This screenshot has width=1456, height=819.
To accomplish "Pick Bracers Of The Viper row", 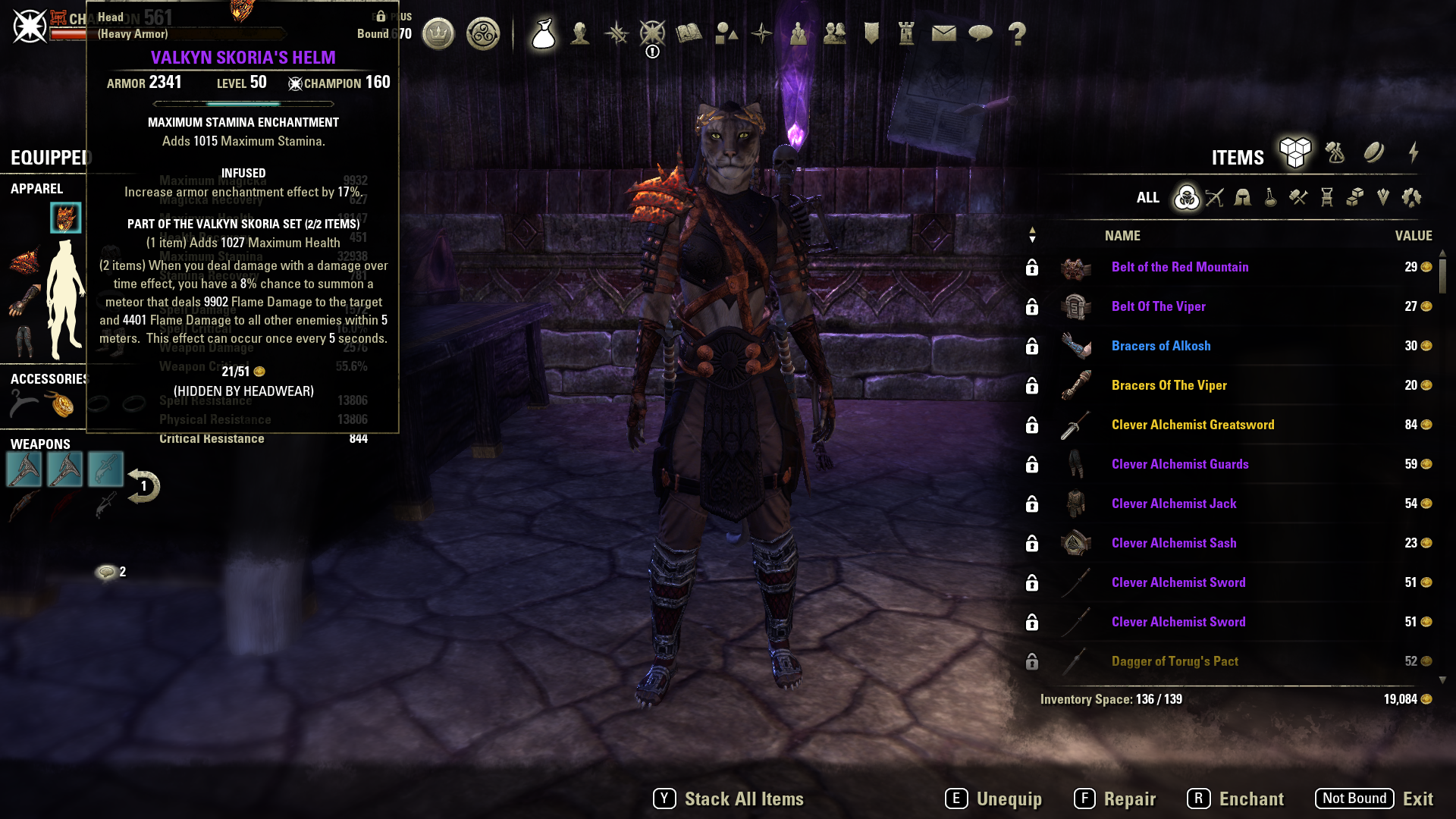I will (x=1169, y=385).
